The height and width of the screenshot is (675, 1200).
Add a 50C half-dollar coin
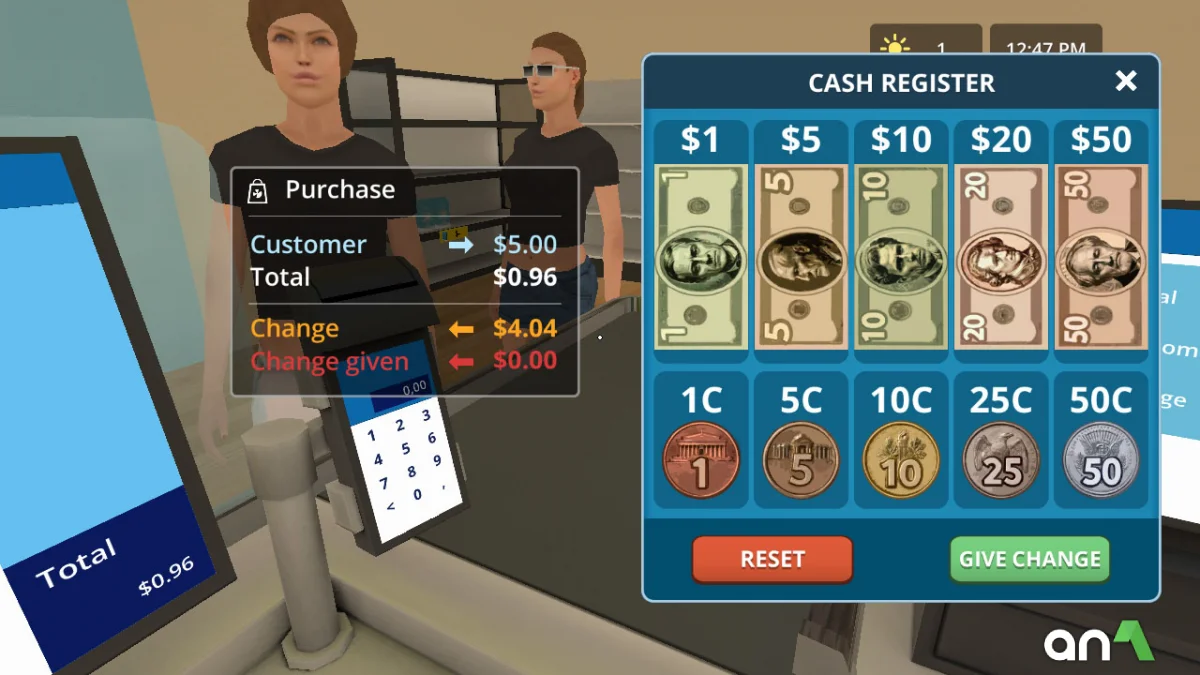(1101, 461)
